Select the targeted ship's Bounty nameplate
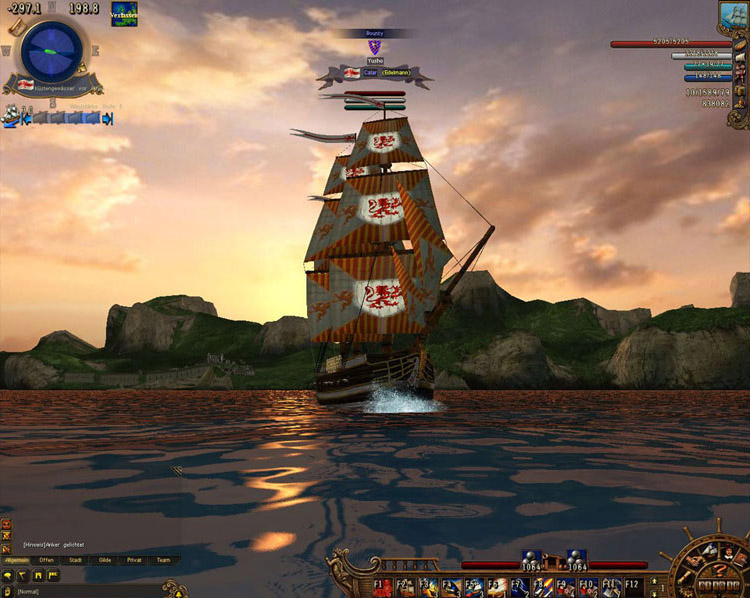Image resolution: width=750 pixels, height=598 pixels. [374, 33]
